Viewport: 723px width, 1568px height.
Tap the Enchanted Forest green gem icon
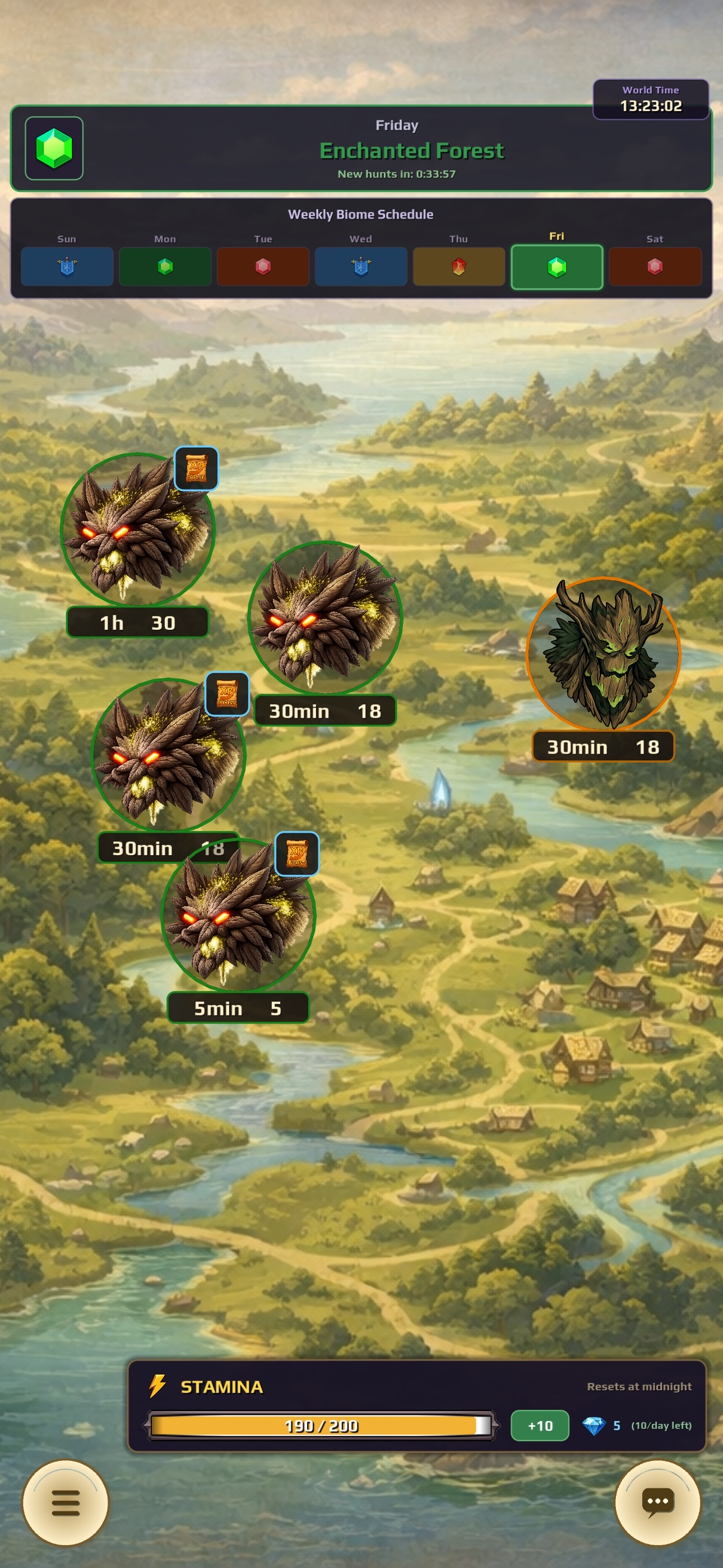coord(54,149)
